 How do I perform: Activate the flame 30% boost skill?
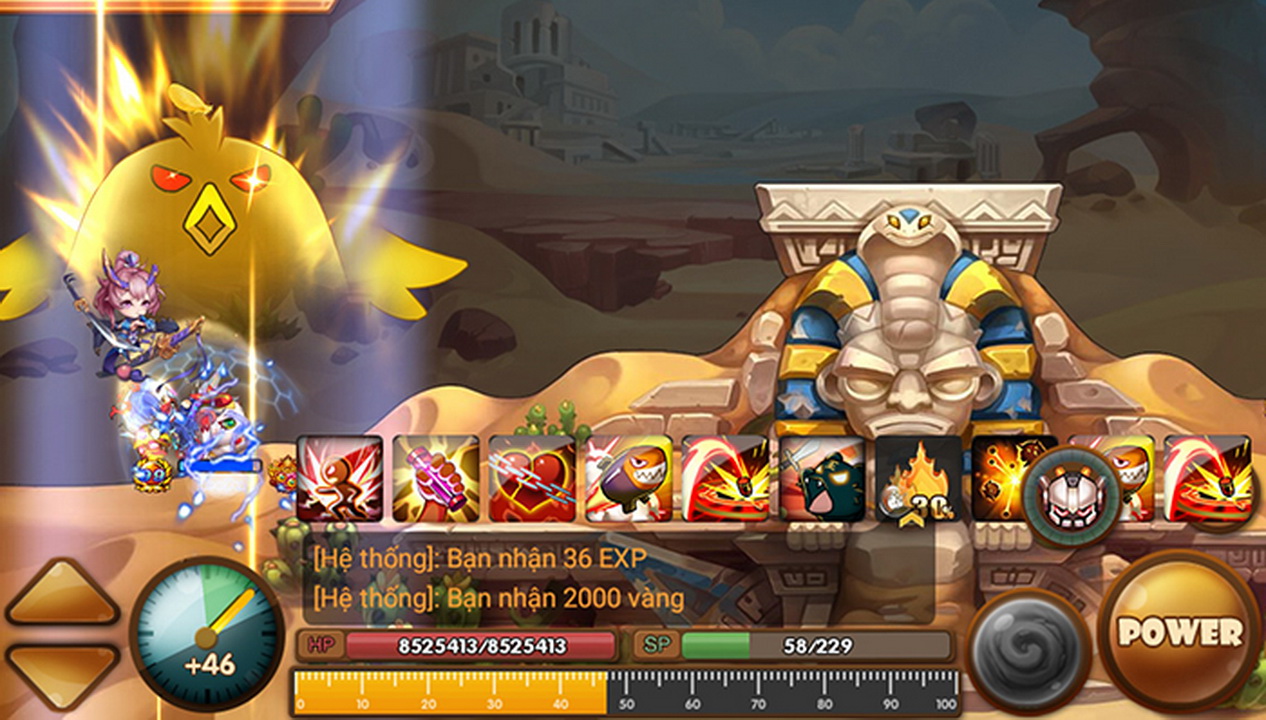[918, 478]
